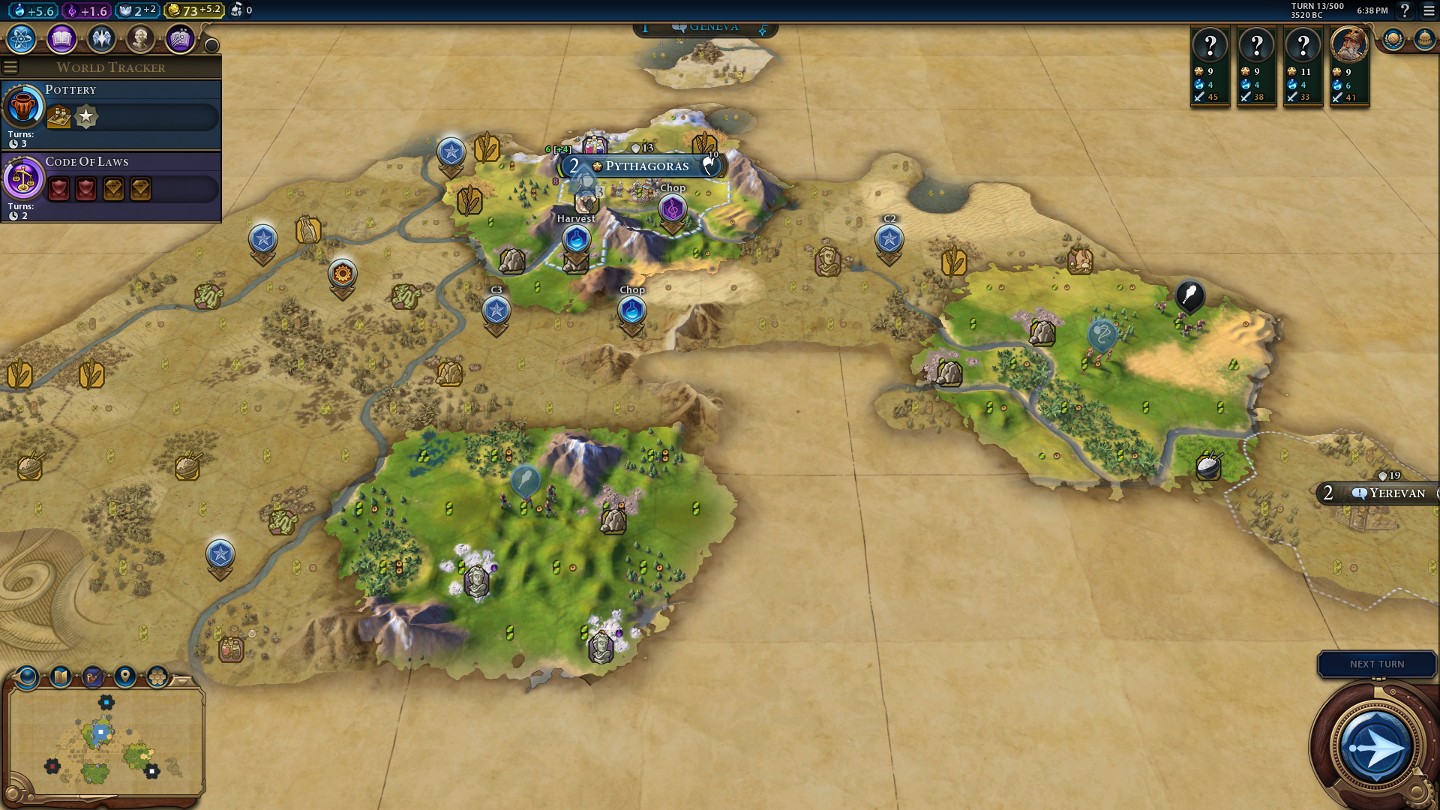Toggle the World Tracker hamburger menu
This screenshot has height=810, width=1440.
11,67
